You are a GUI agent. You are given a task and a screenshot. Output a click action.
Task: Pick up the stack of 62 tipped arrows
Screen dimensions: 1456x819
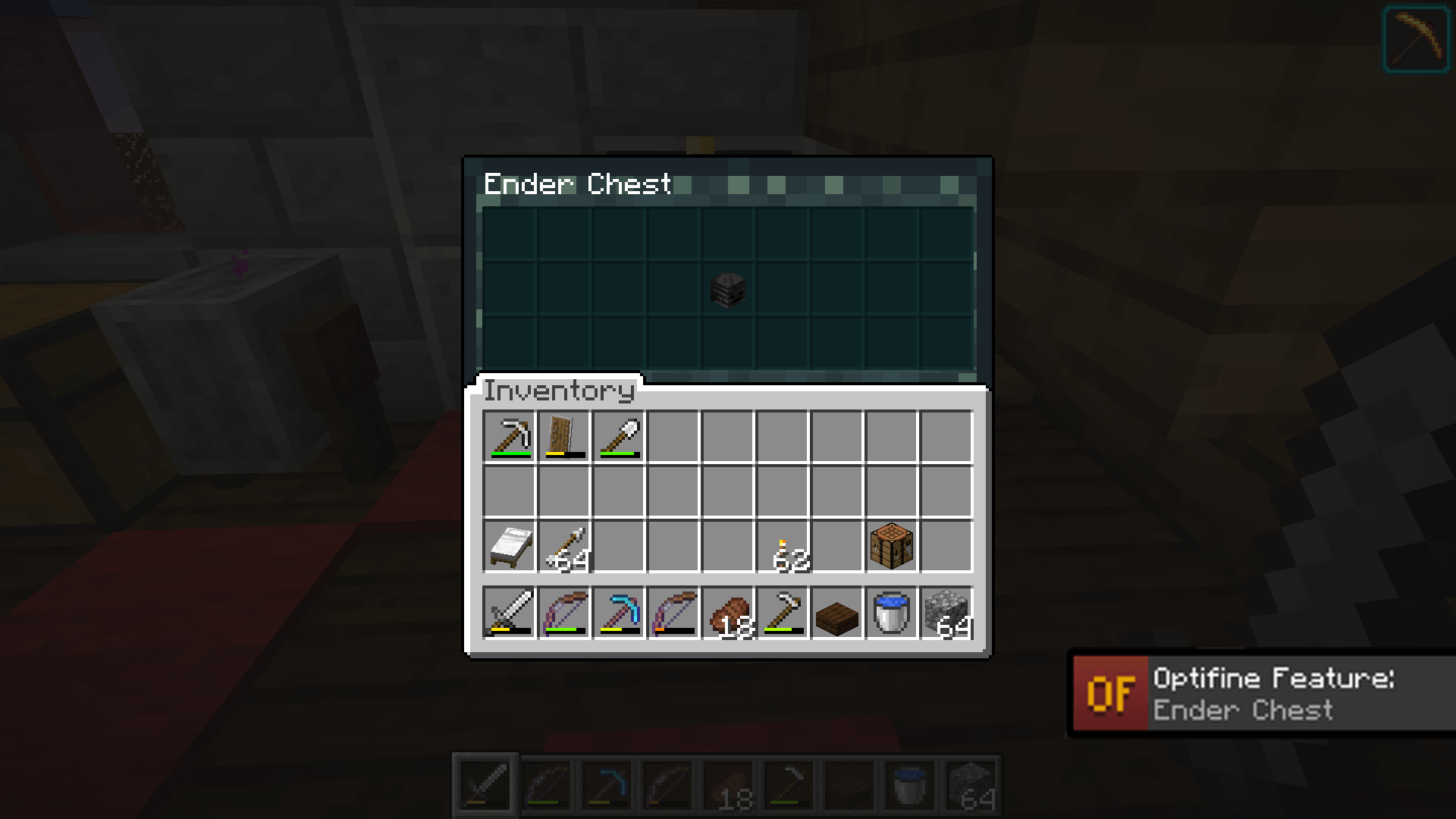tap(782, 546)
